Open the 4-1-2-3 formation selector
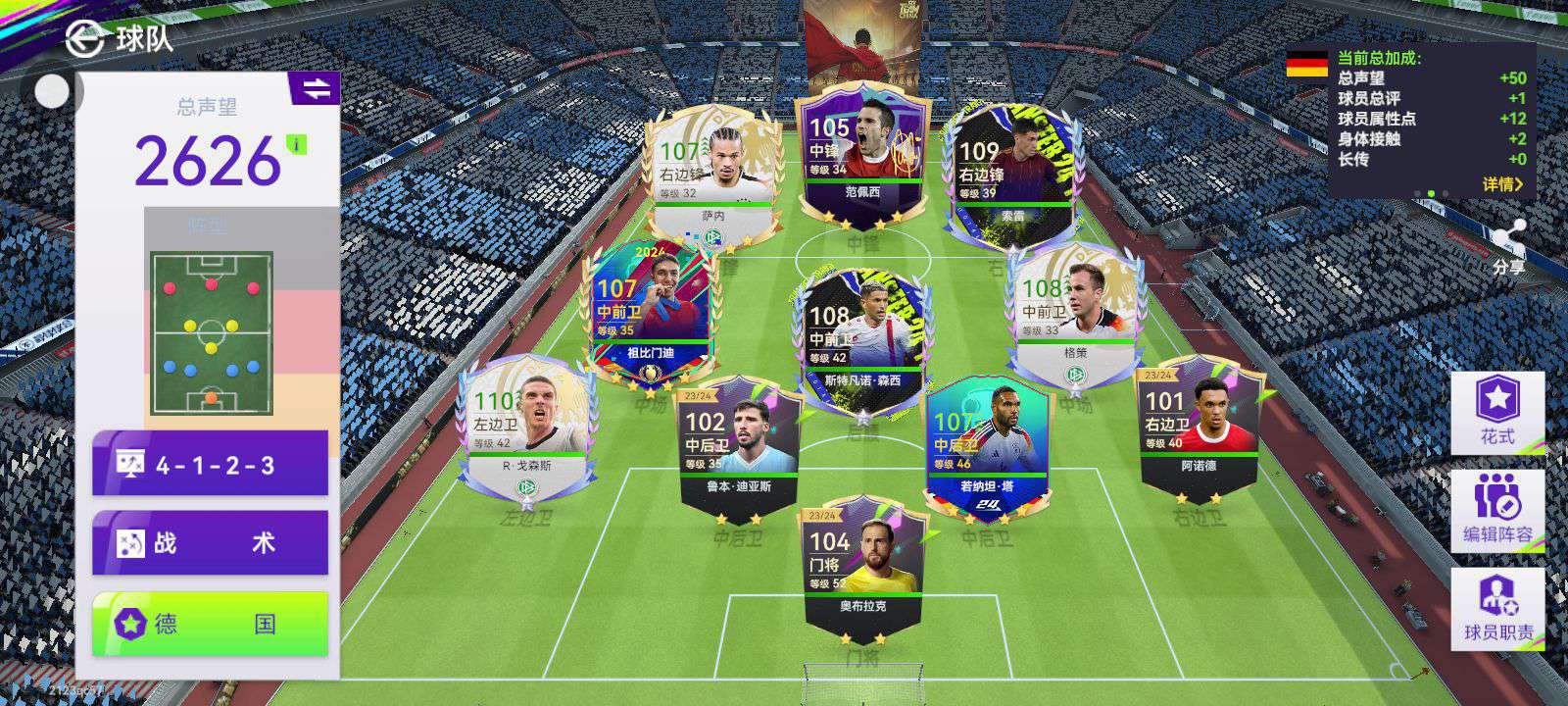This screenshot has height=706, width=1568. (210, 464)
